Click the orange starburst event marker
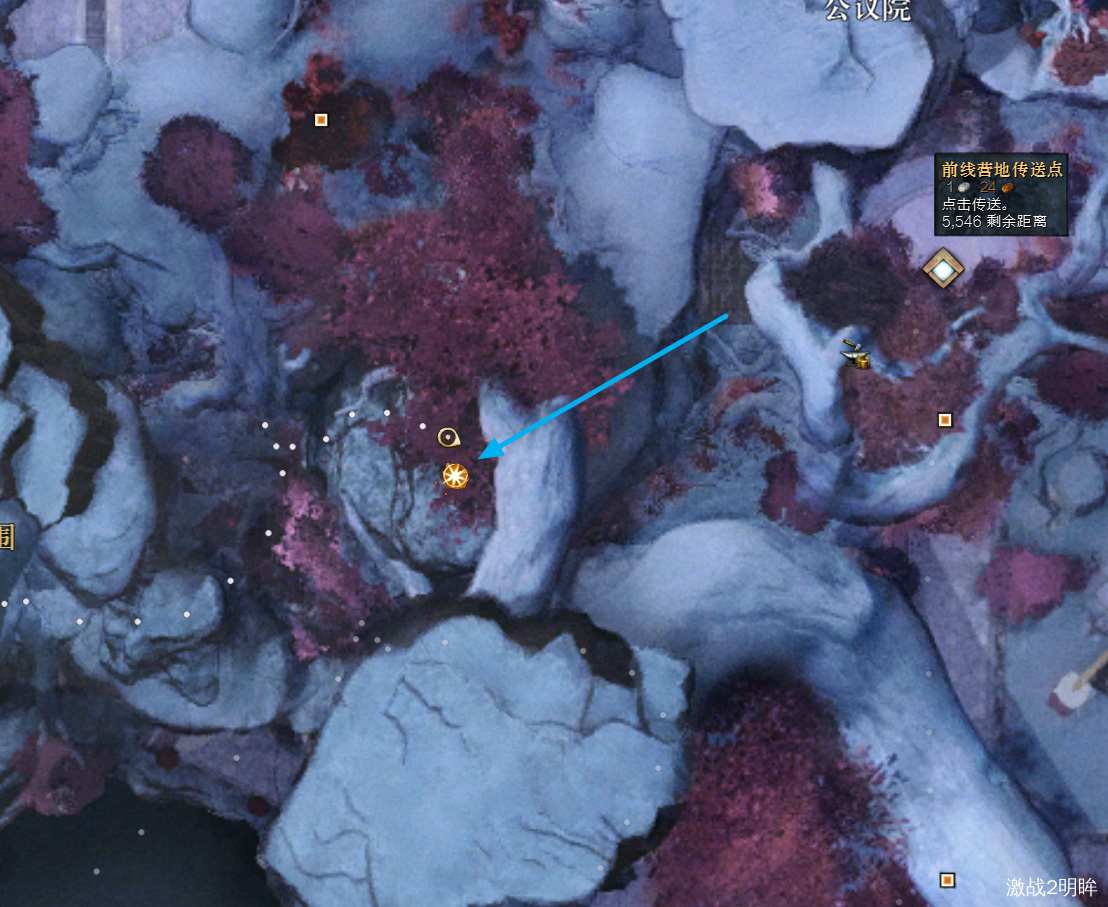 point(455,476)
